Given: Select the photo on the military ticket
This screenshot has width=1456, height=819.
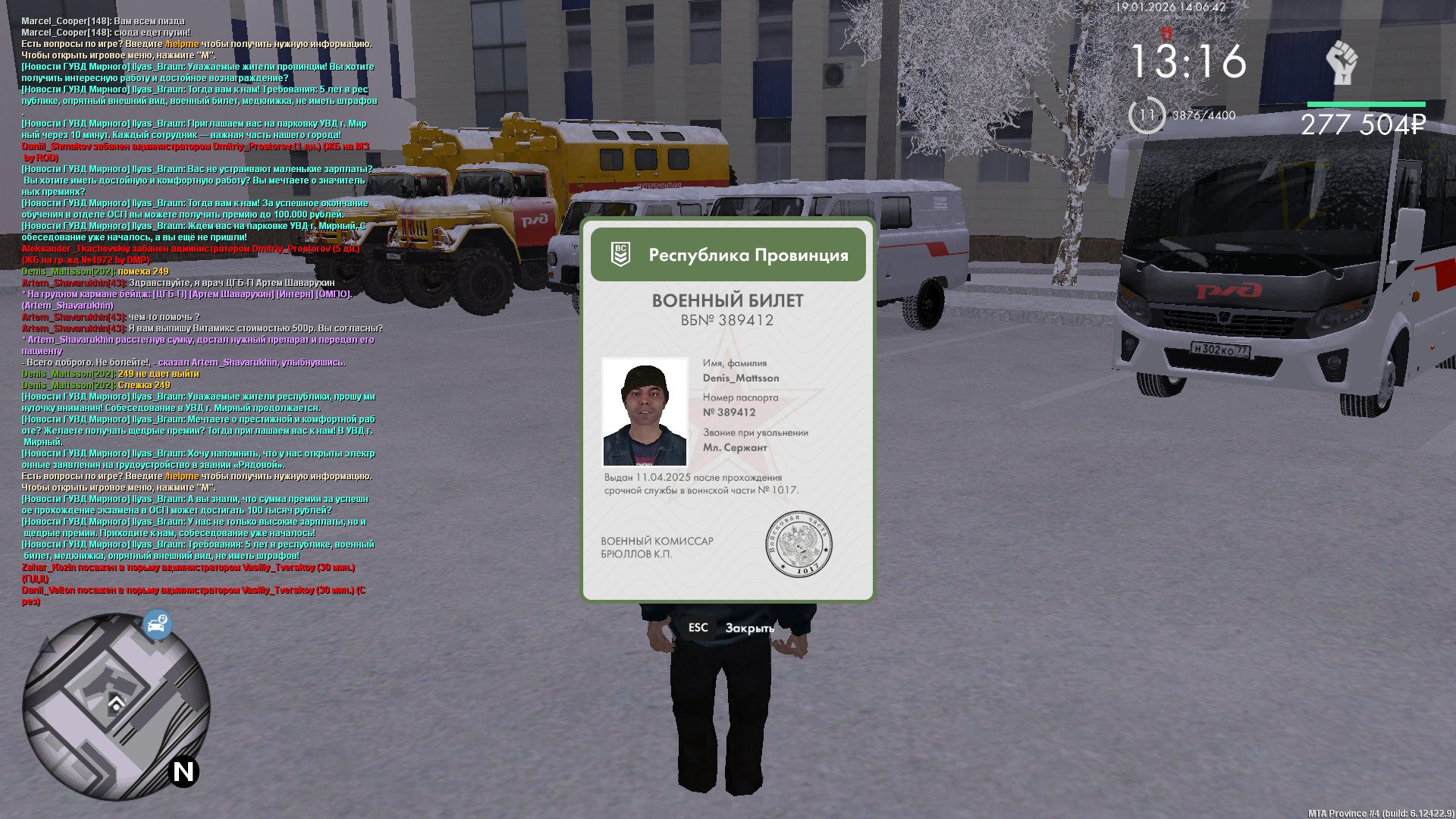Looking at the screenshot, I should [645, 412].
